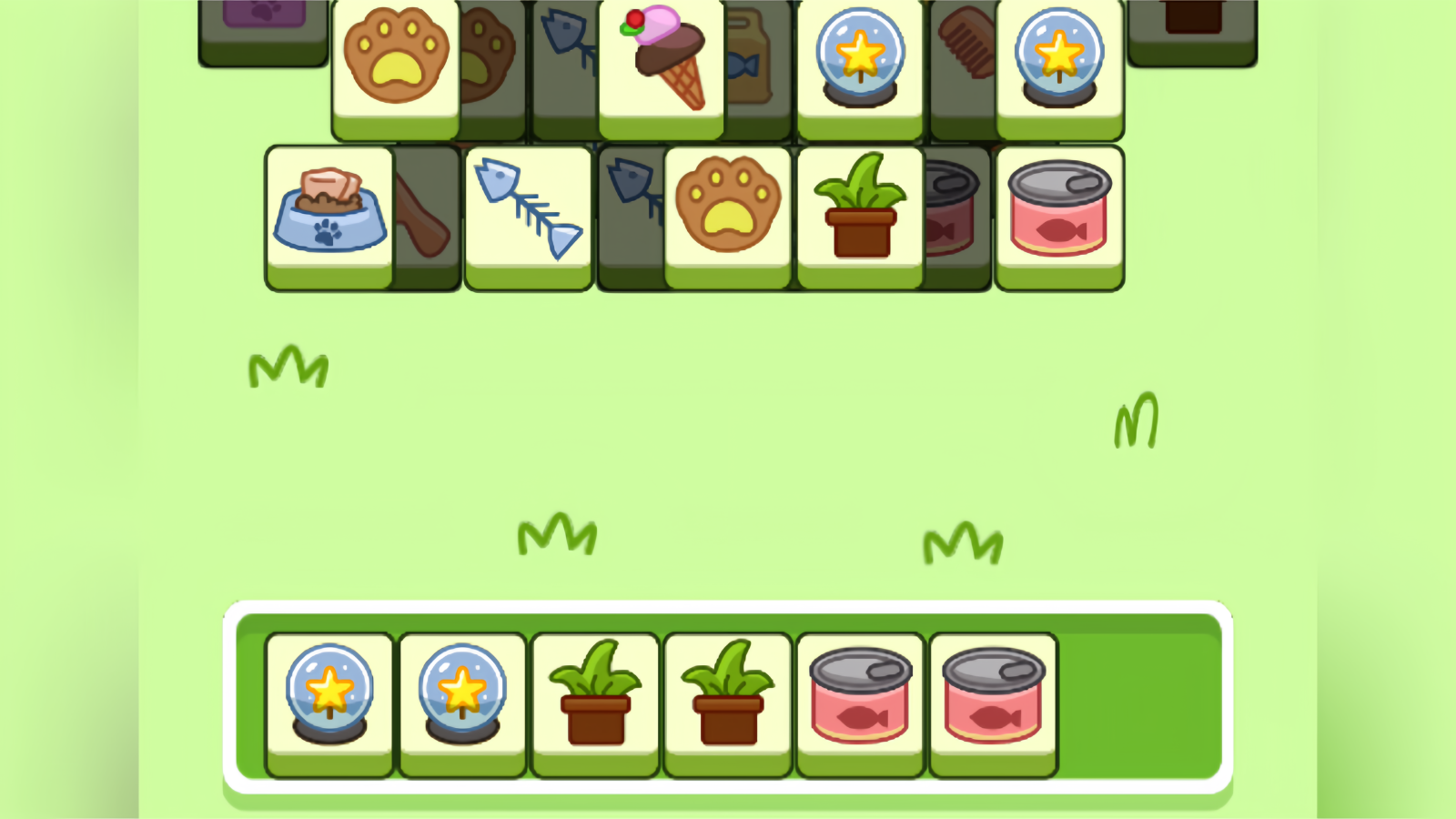The width and height of the screenshot is (1456, 819).
Task: Tap the first fish can tile in the tray
Action: click(x=859, y=701)
